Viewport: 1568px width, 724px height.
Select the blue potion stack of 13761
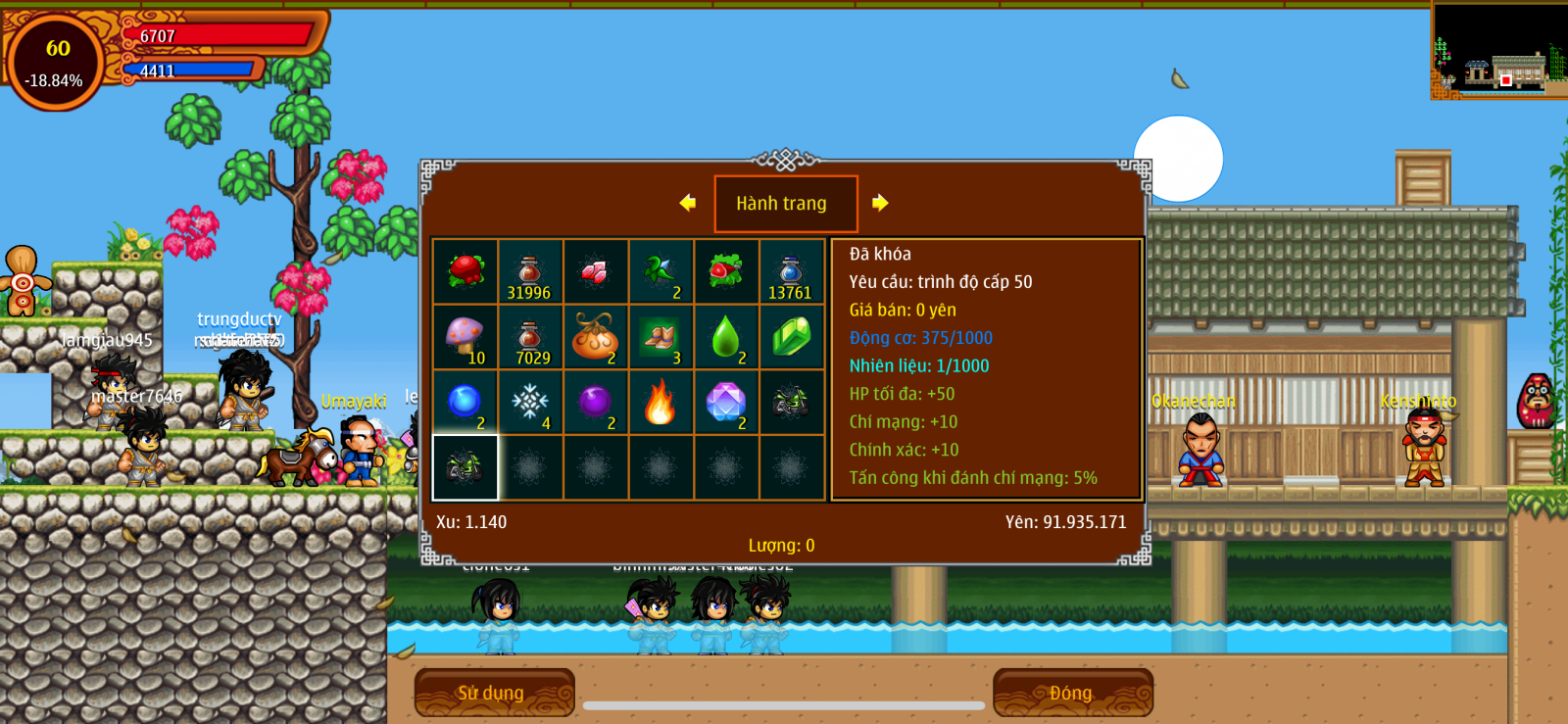791,271
